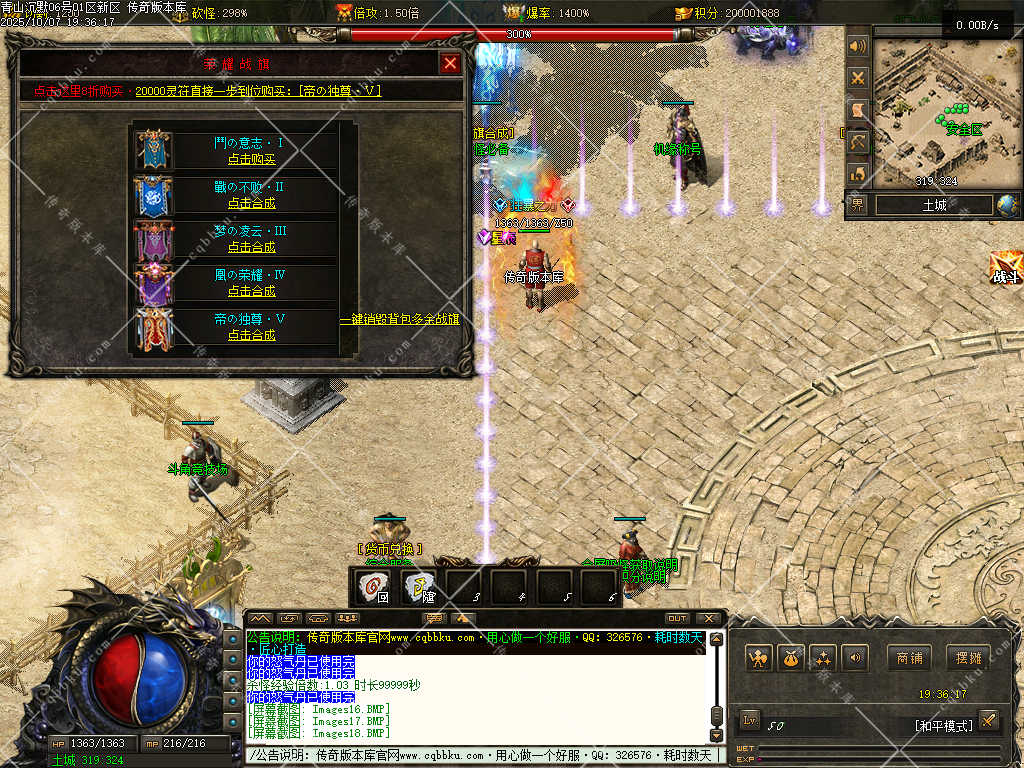Click 点击合成 for 凰の荣耀·IV banner
Screen dimensions: 1024x768
click(251, 291)
